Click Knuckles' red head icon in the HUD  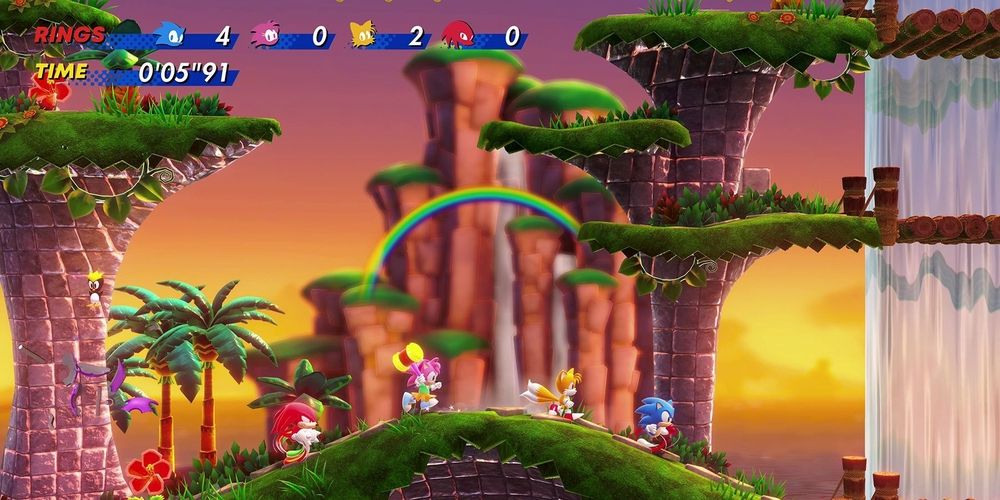[x=457, y=35]
